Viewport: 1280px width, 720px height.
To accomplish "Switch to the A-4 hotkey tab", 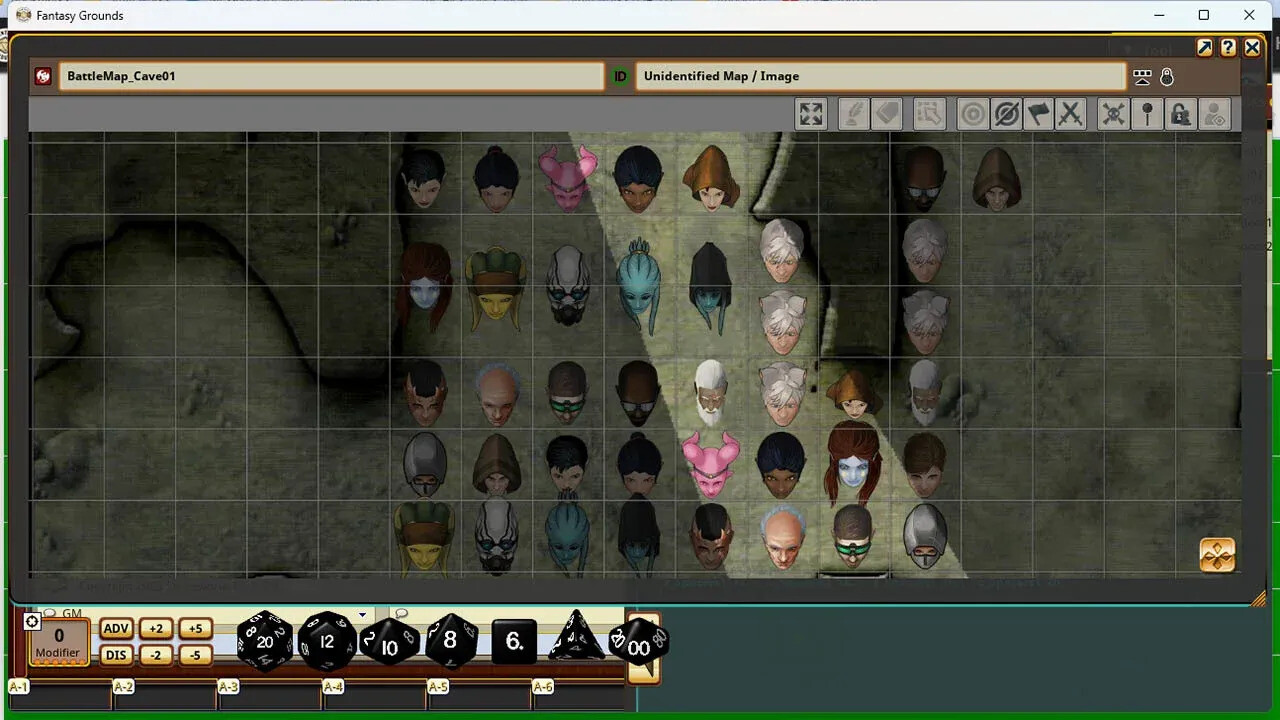I will 333,687.
